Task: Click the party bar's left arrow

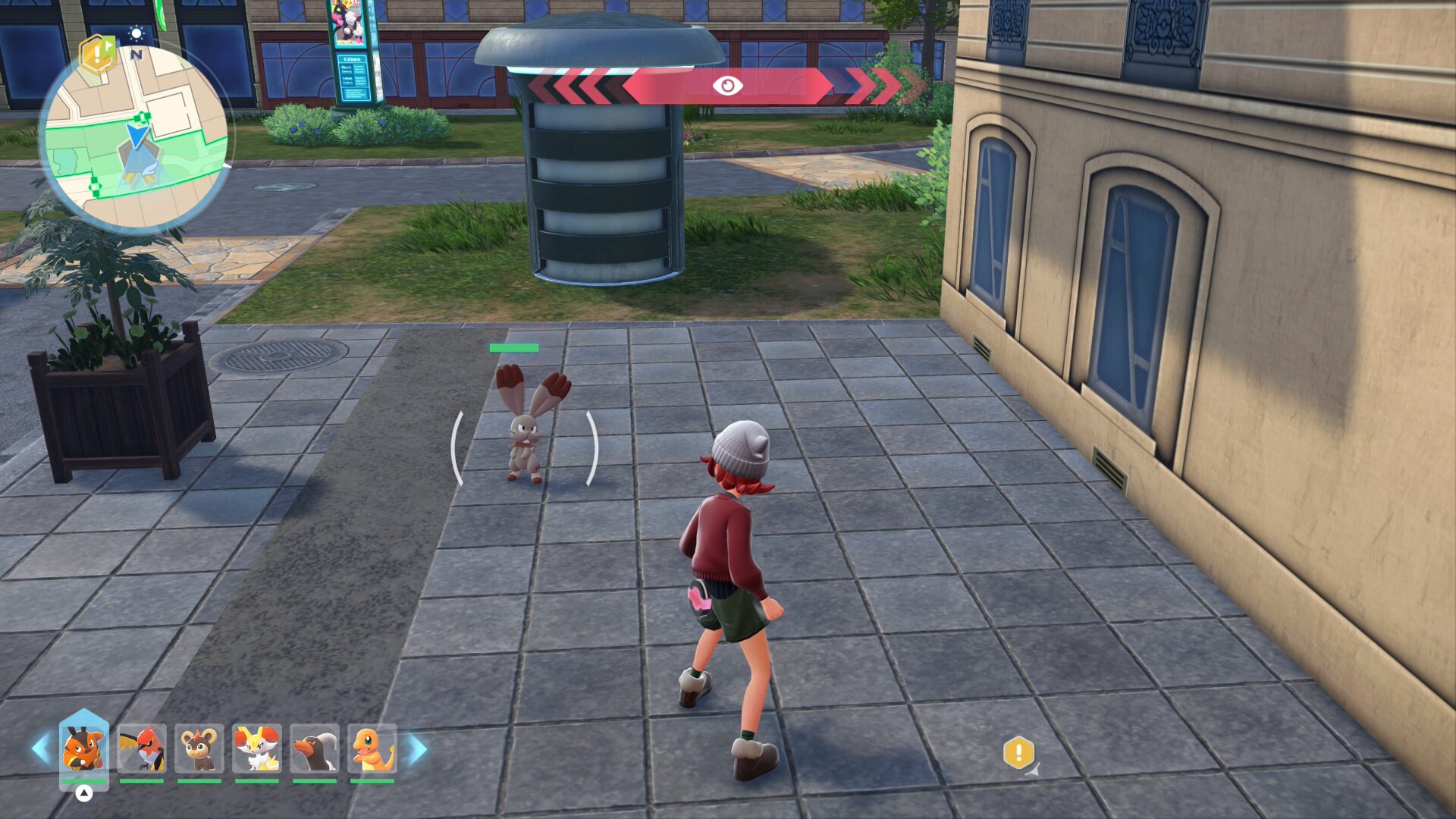Action: coord(40,749)
